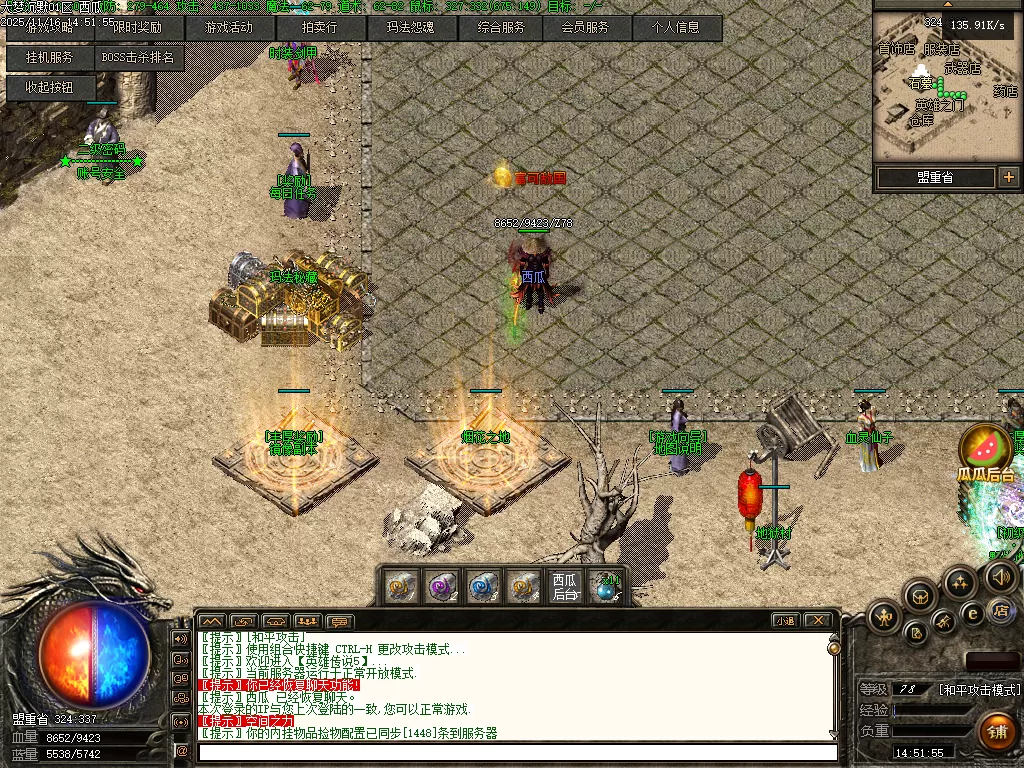The width and height of the screenshot is (1024, 768).
Task: Use the blue orb hotbar item
Action: [x=605, y=587]
